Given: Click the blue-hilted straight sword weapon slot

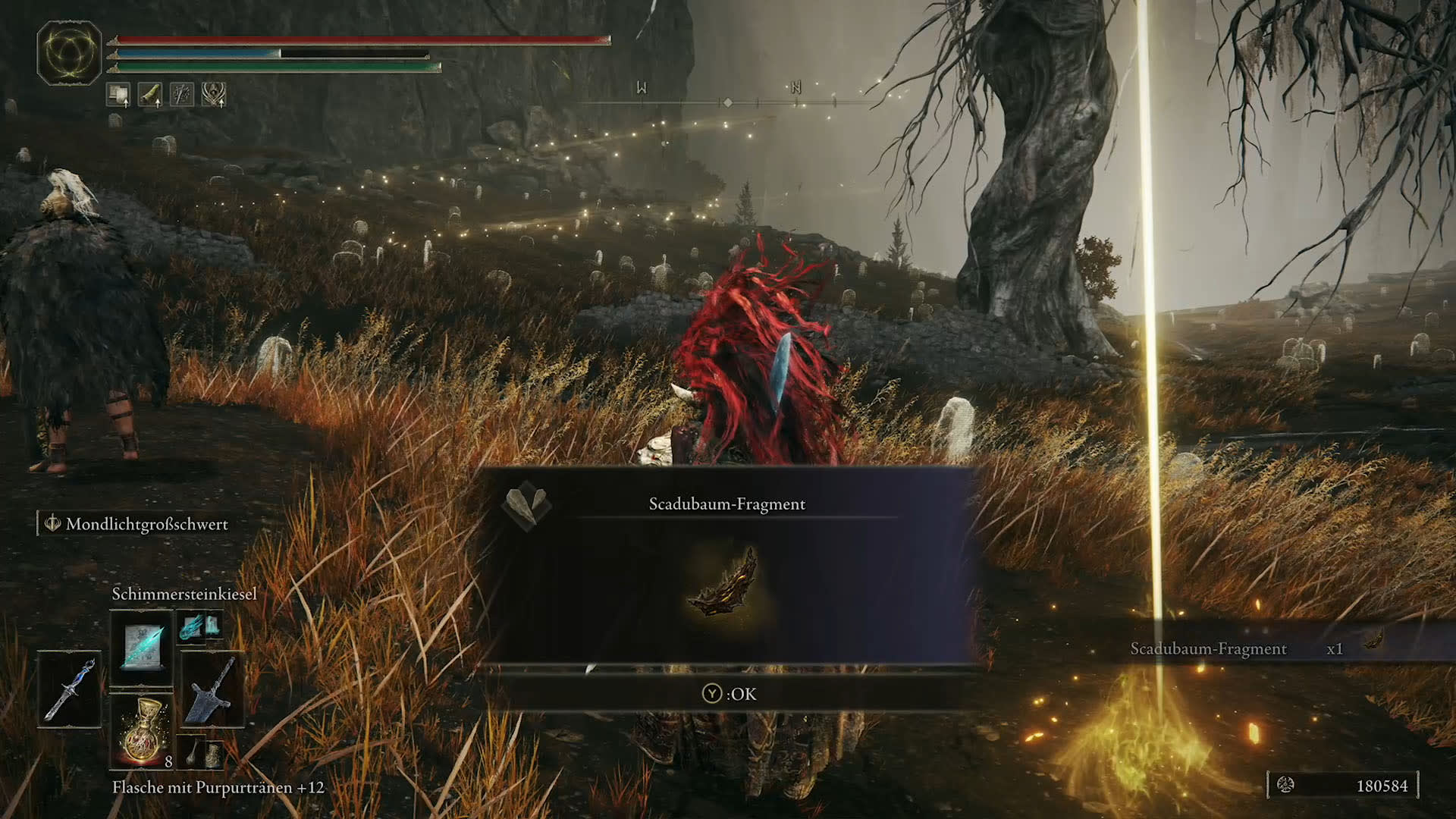Looking at the screenshot, I should [70, 689].
